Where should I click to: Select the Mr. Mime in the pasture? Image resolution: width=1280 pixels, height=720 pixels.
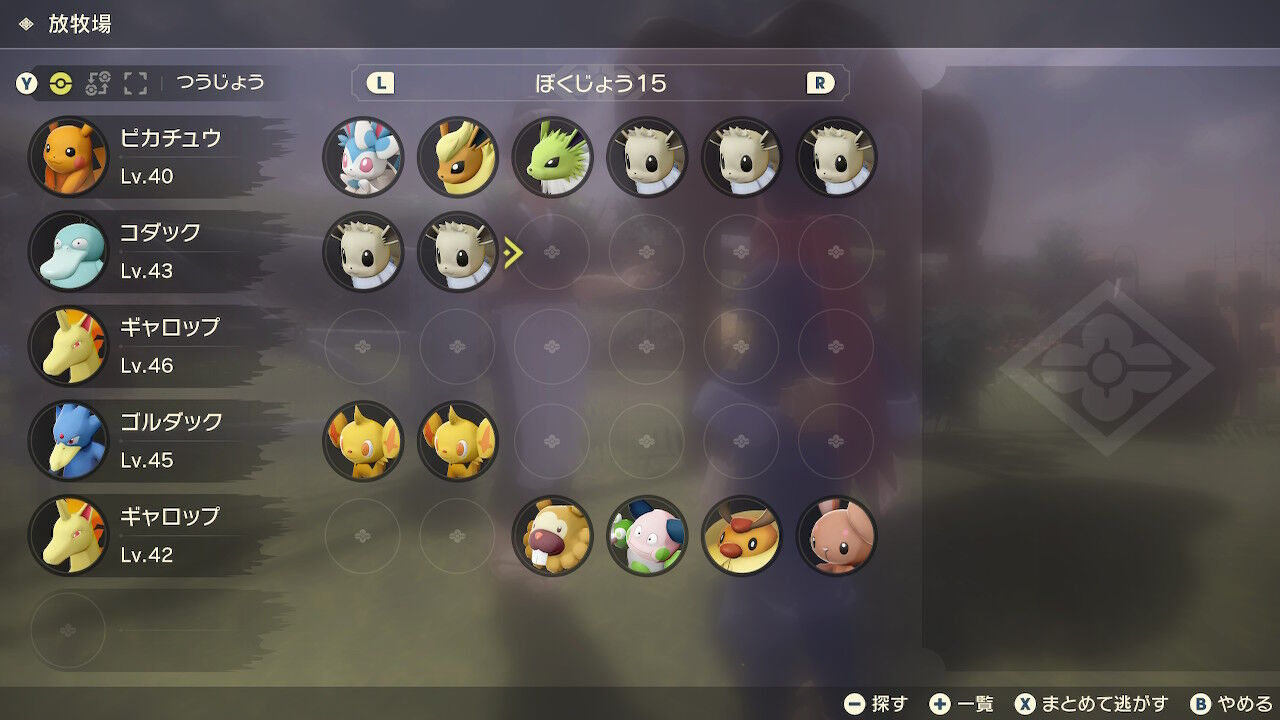click(647, 536)
